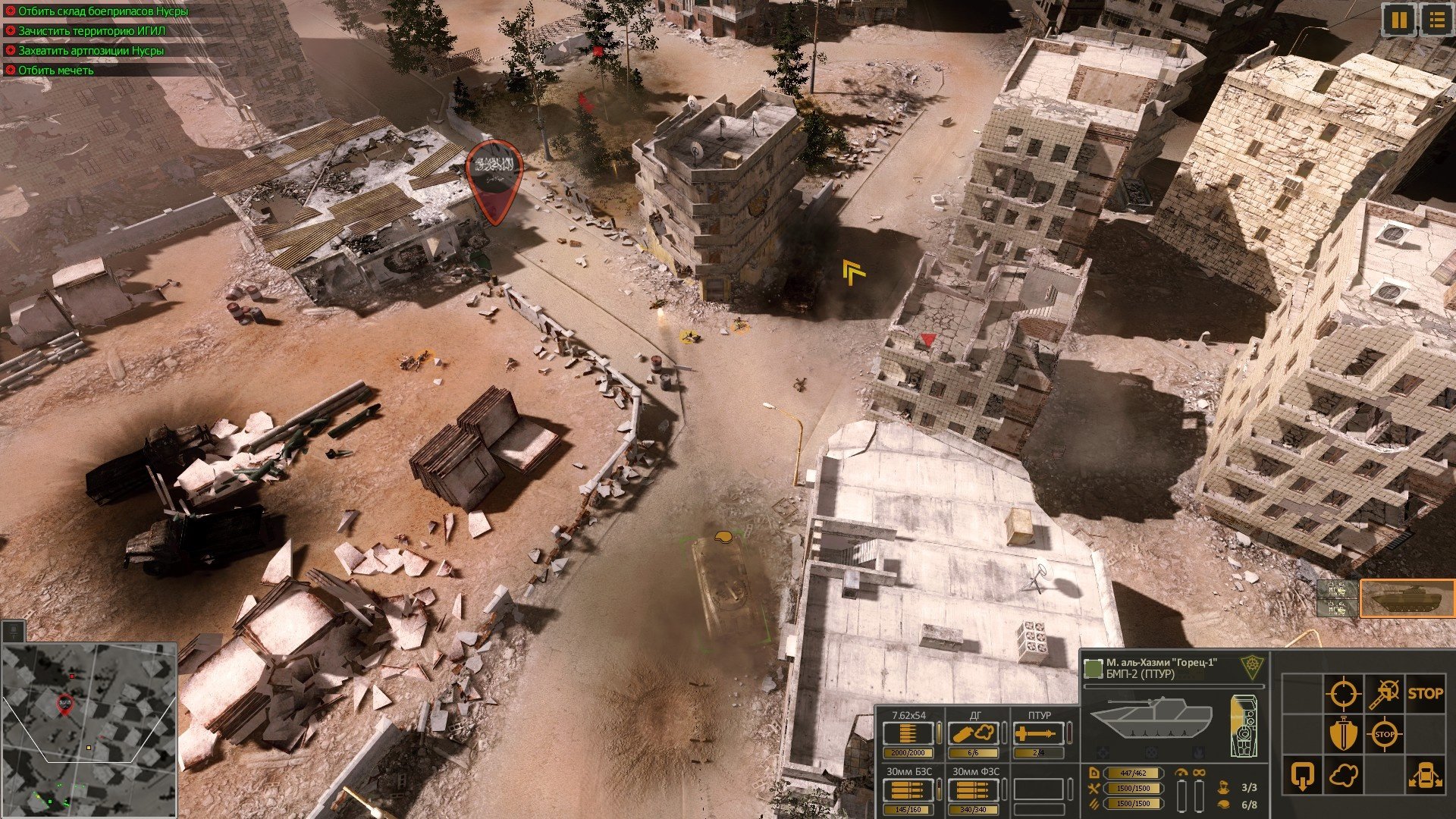
Task: Open the game menu list button
Action: coord(1436,20)
